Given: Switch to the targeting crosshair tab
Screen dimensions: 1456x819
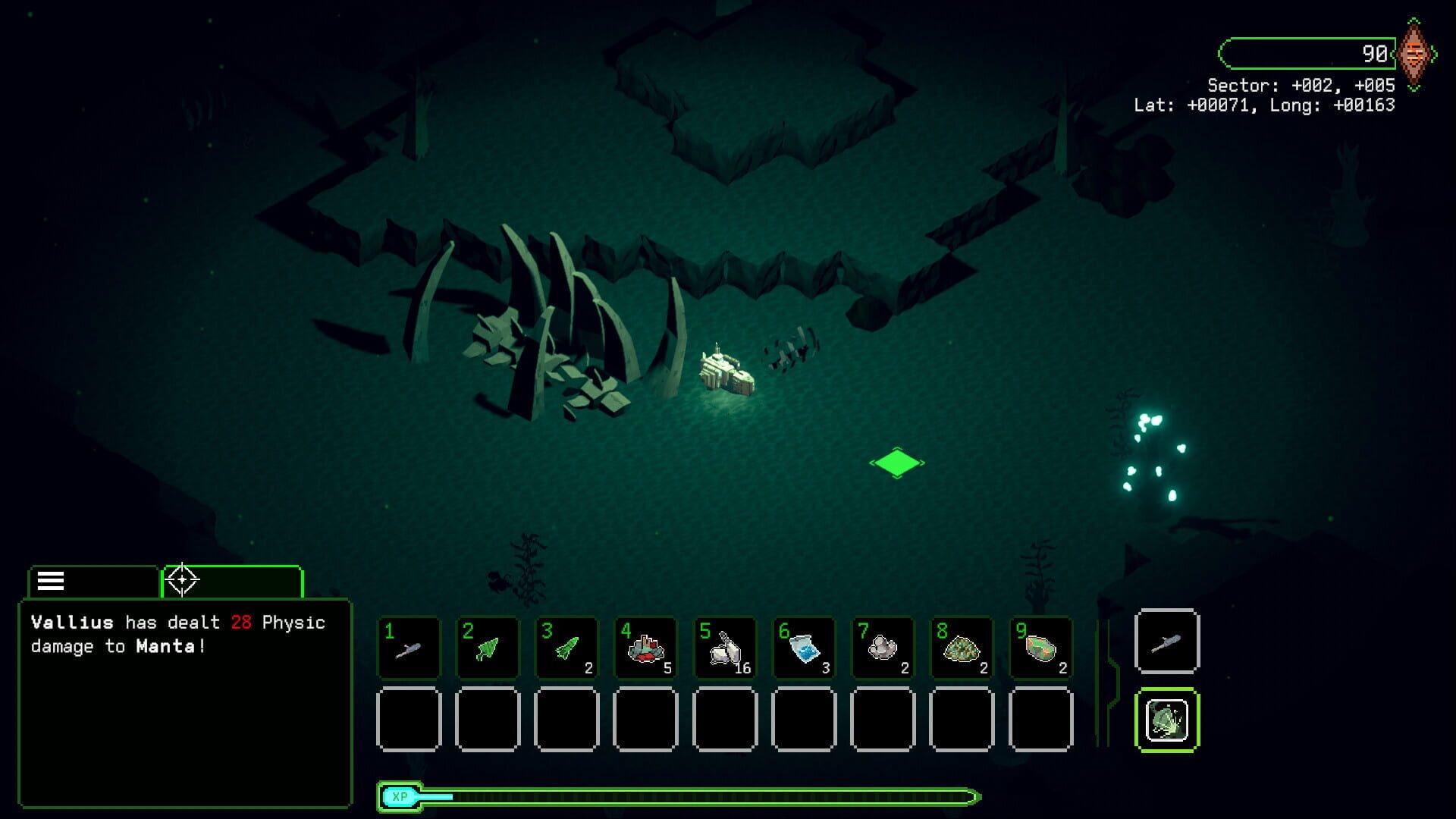Looking at the screenshot, I should pyautogui.click(x=182, y=580).
